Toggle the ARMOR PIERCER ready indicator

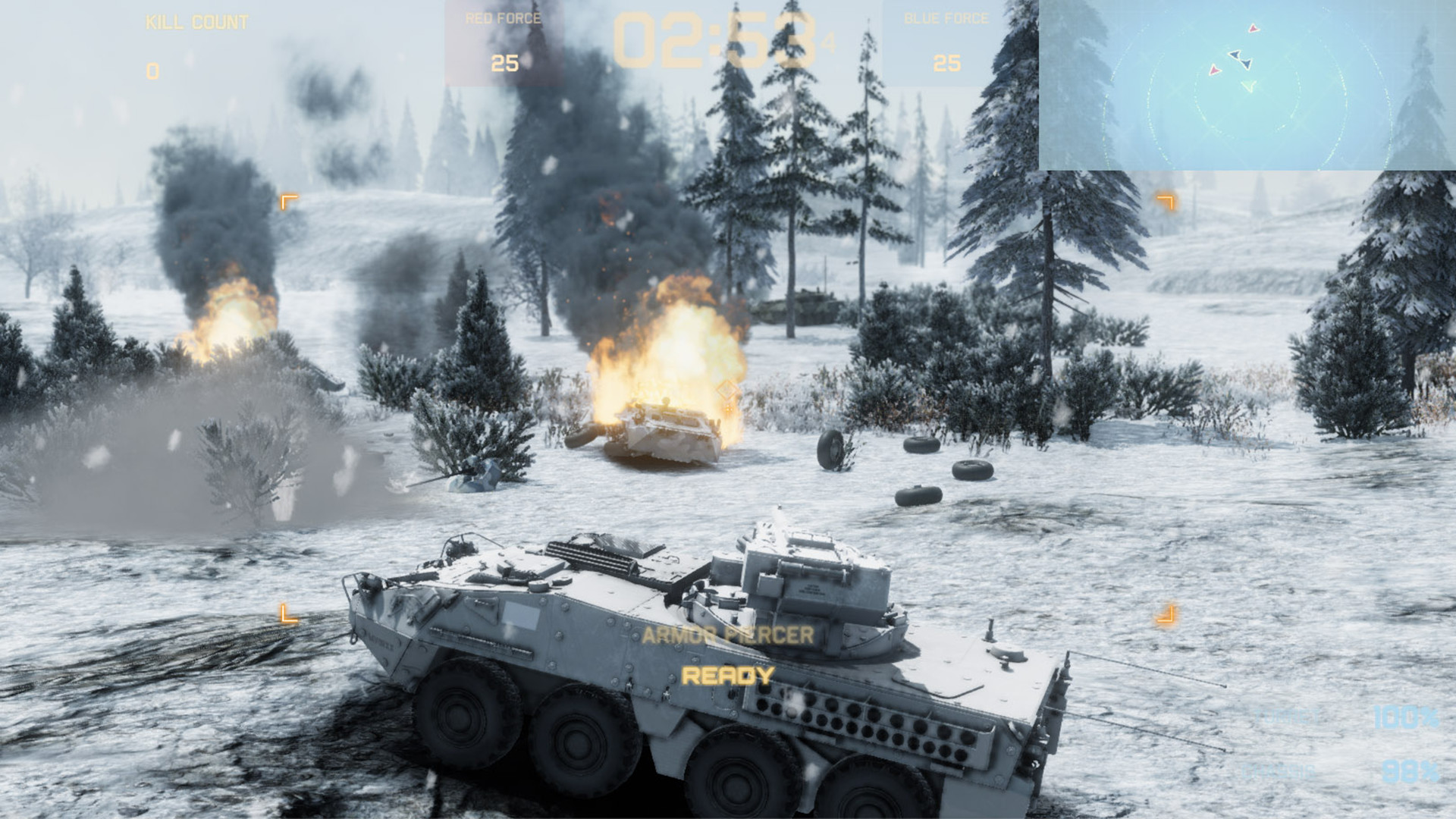[x=726, y=635]
